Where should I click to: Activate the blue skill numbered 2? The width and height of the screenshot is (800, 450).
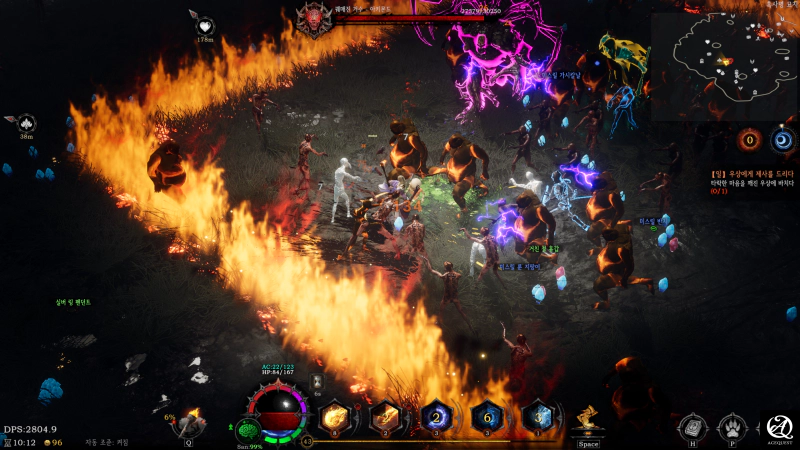tap(436, 416)
